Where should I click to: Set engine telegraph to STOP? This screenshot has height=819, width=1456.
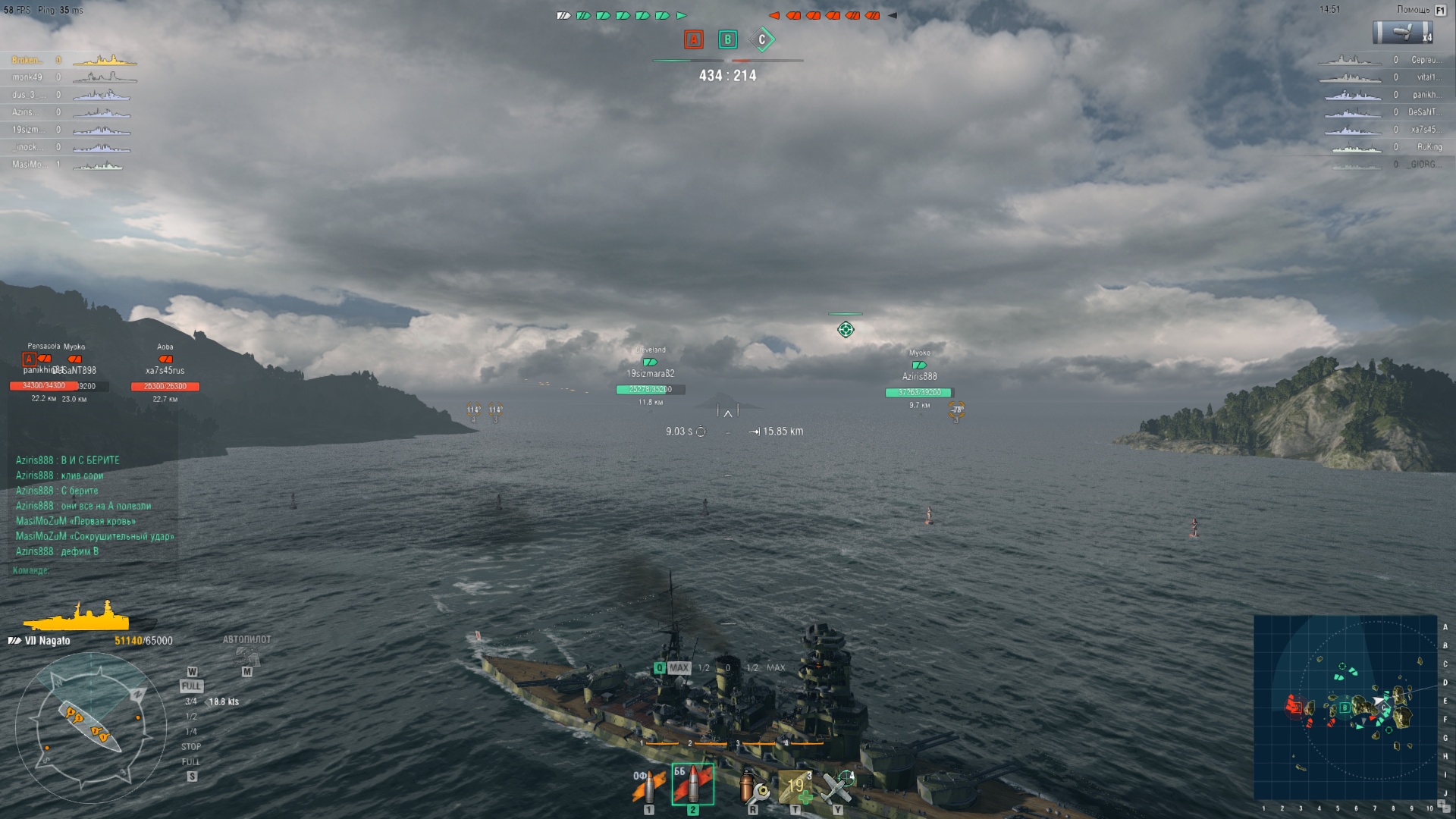pos(191,747)
